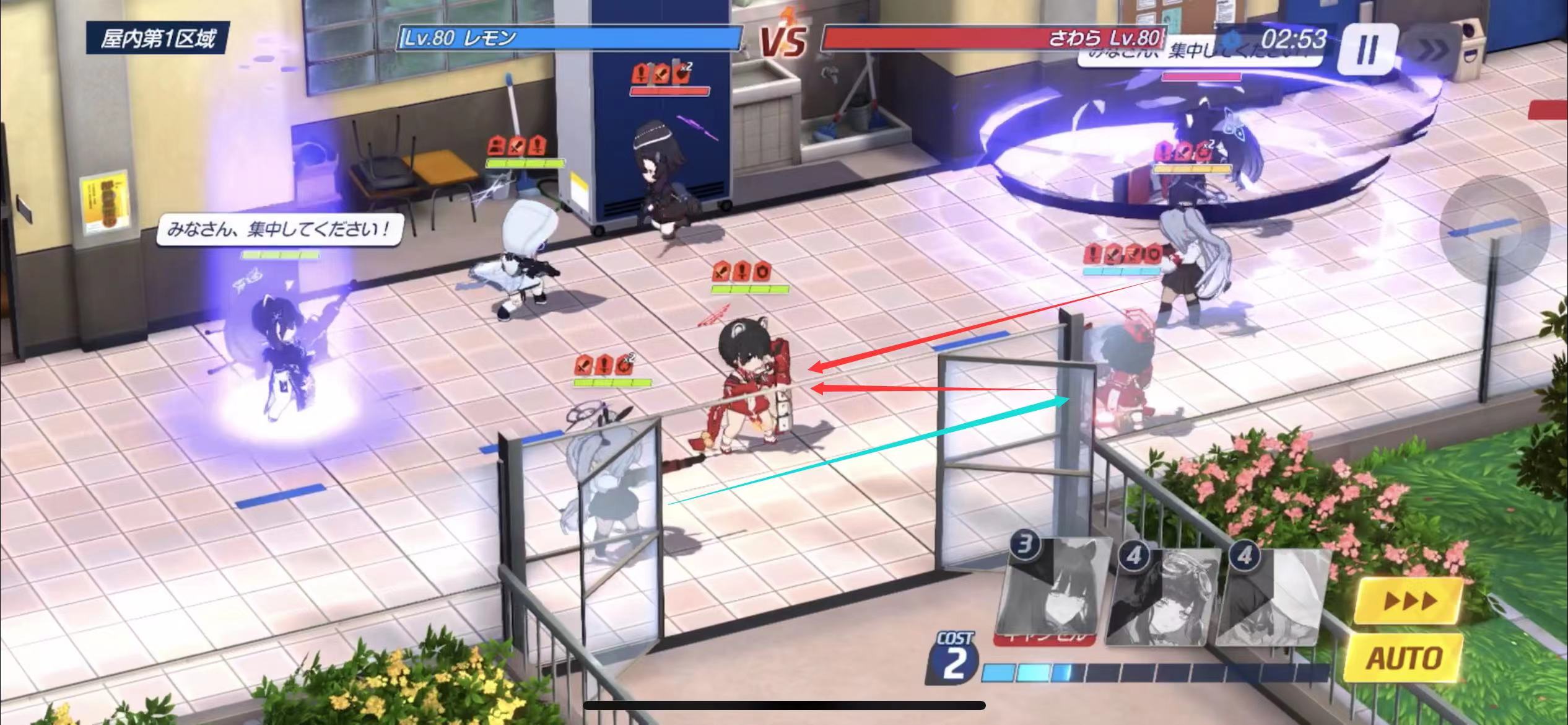Cancel the skill via the red キャンセル label
The image size is (1568, 725).
pos(1040,637)
